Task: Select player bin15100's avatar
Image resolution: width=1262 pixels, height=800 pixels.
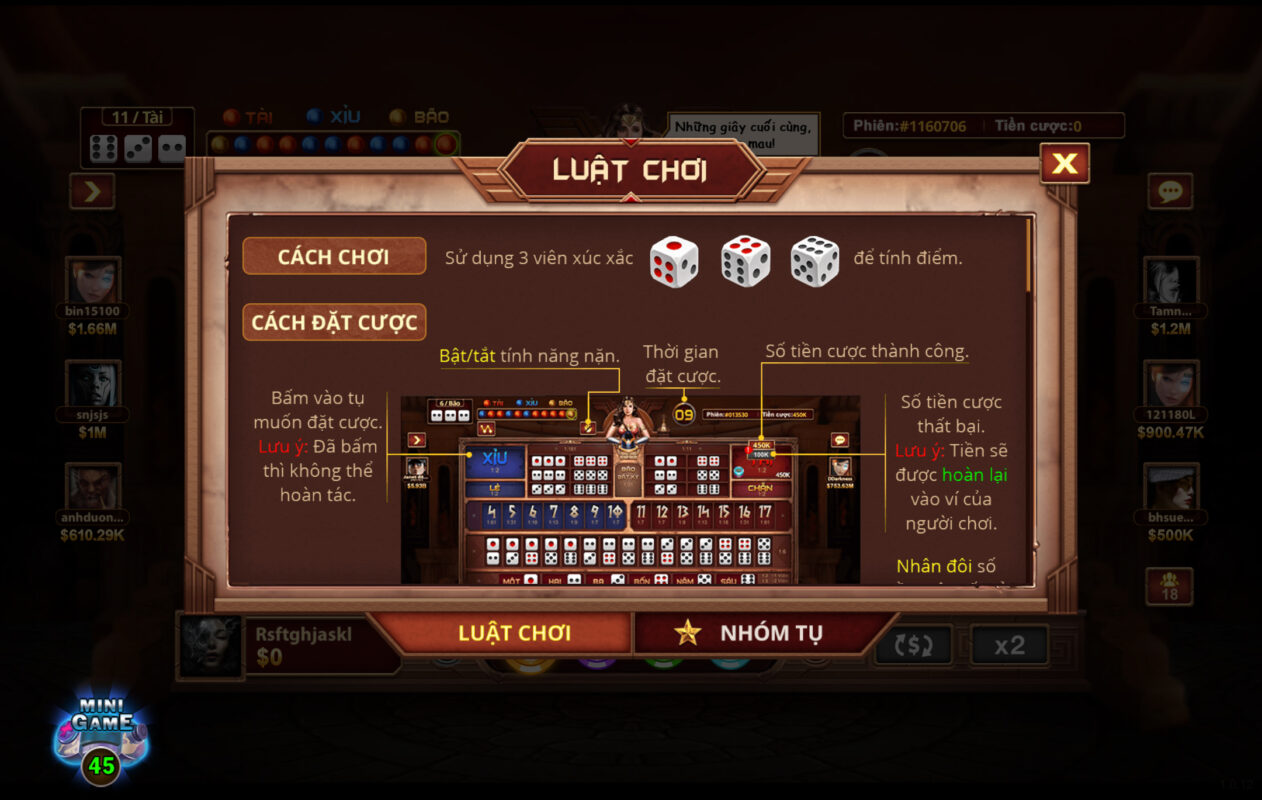Action: [x=92, y=280]
